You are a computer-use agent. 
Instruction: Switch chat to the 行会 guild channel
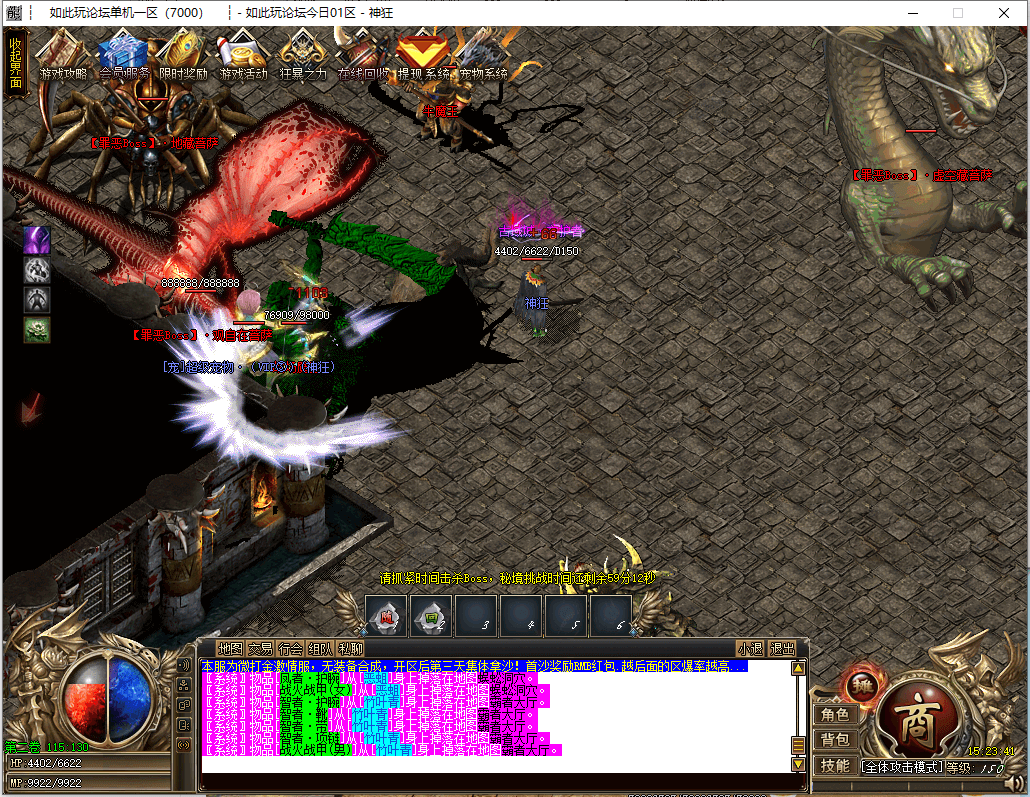(290, 648)
